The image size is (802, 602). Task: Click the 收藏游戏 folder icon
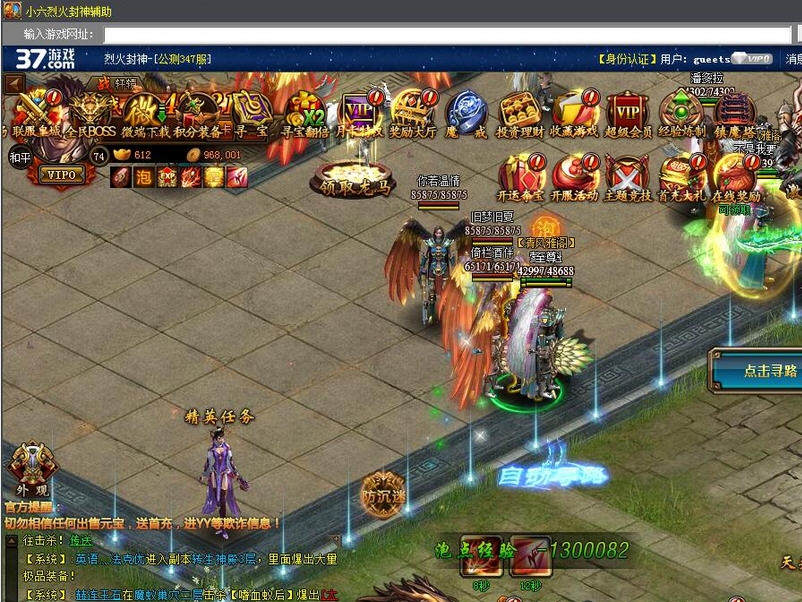click(x=574, y=110)
